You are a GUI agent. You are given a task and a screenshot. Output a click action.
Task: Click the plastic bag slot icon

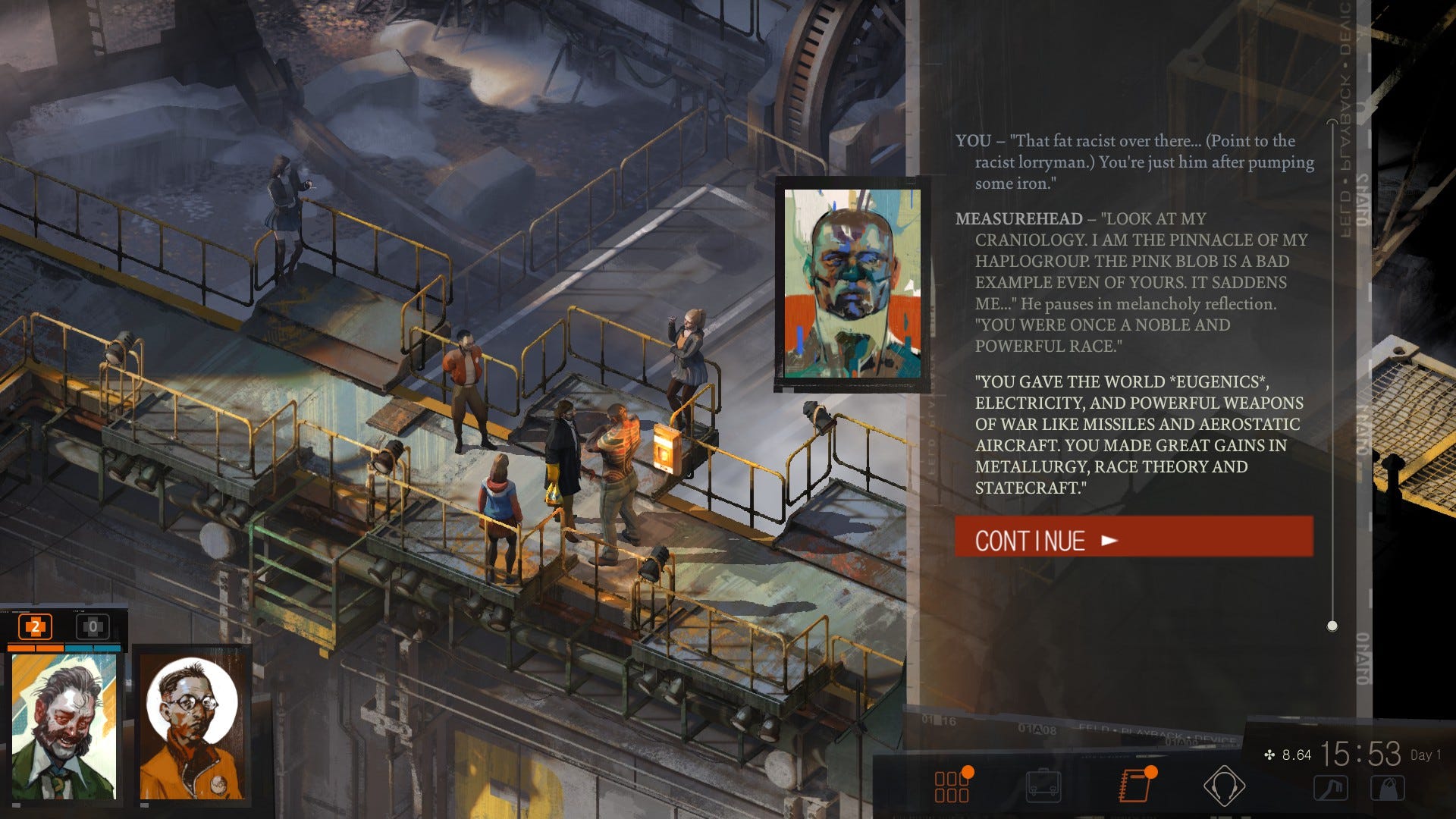click(x=1388, y=789)
